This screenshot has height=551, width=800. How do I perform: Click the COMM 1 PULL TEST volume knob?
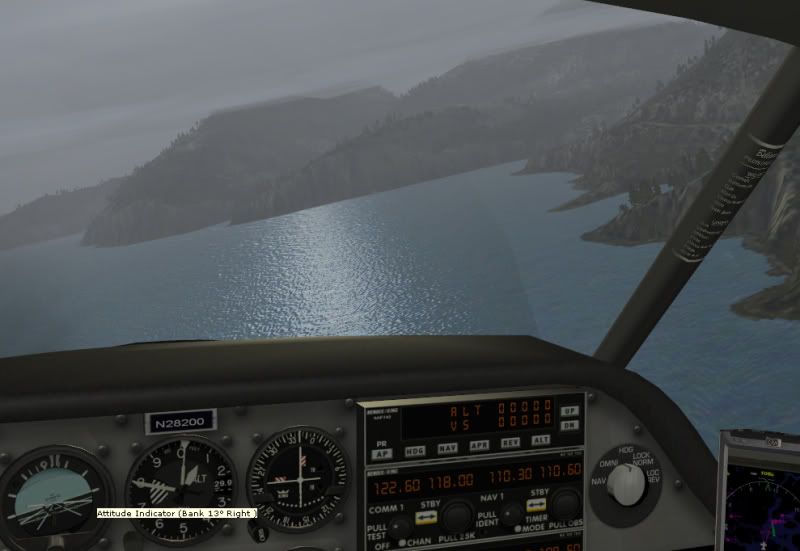pos(400,526)
